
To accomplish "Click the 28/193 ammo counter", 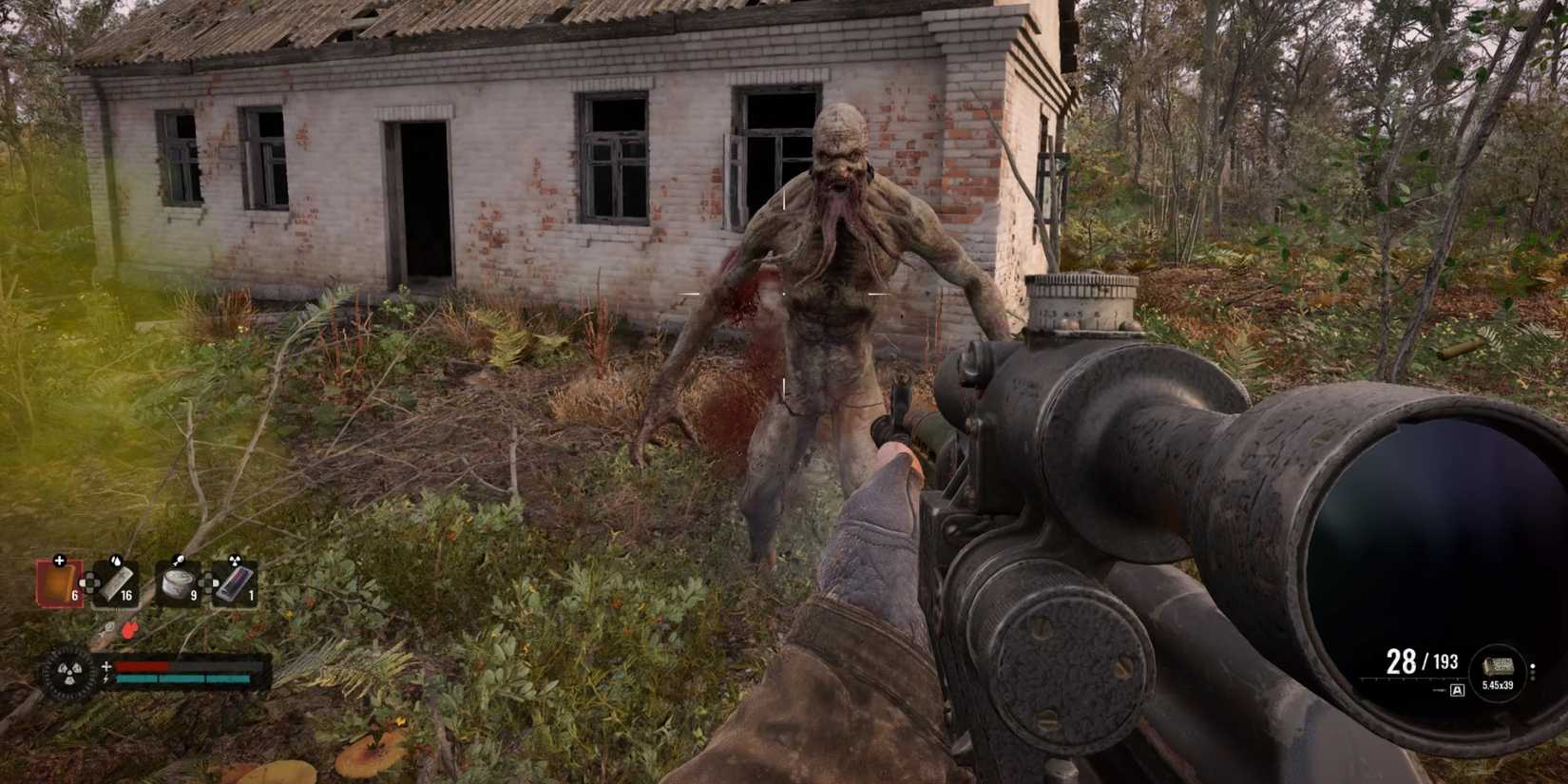I will point(1423,660).
